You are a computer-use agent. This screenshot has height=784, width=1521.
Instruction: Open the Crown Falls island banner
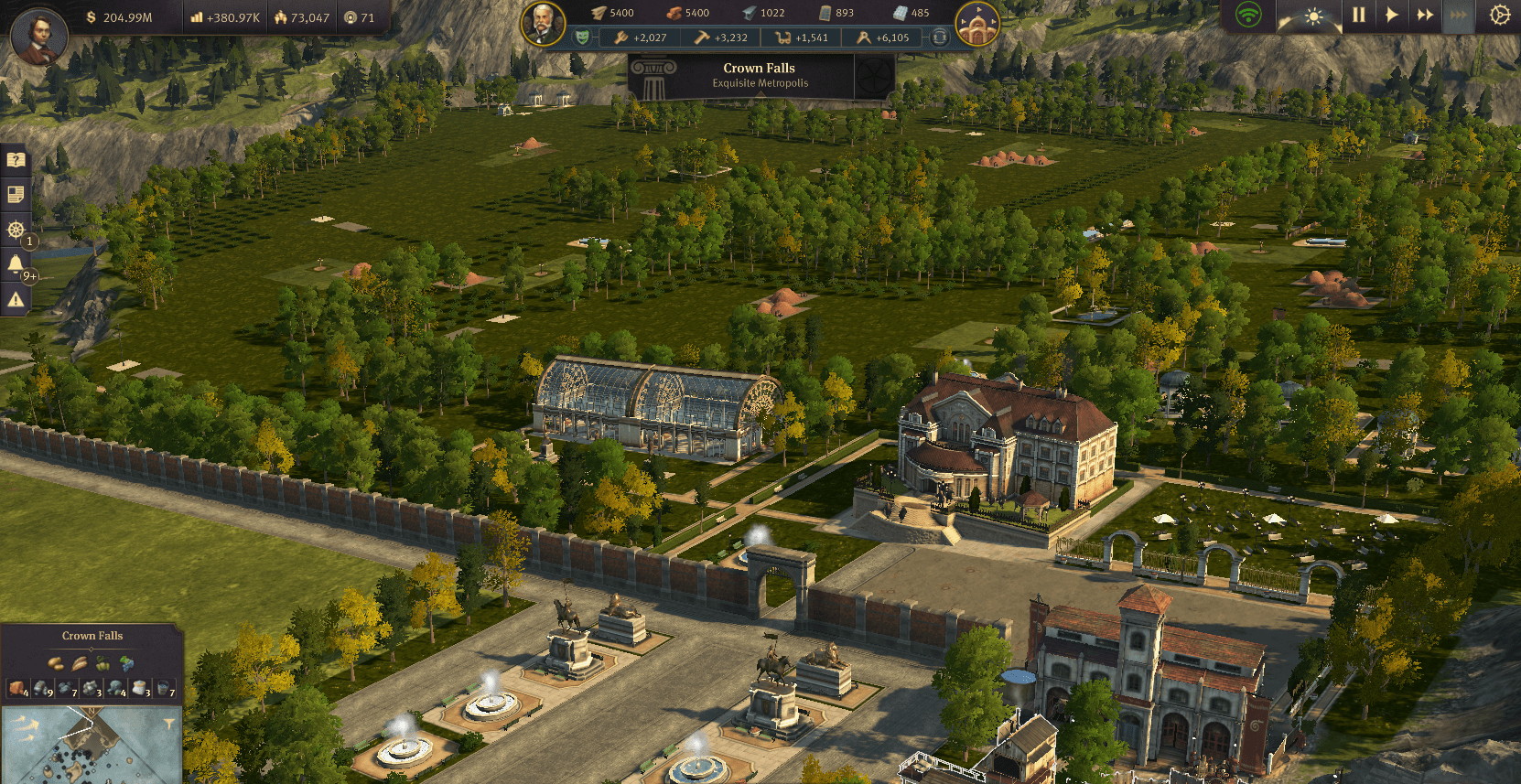(760, 75)
